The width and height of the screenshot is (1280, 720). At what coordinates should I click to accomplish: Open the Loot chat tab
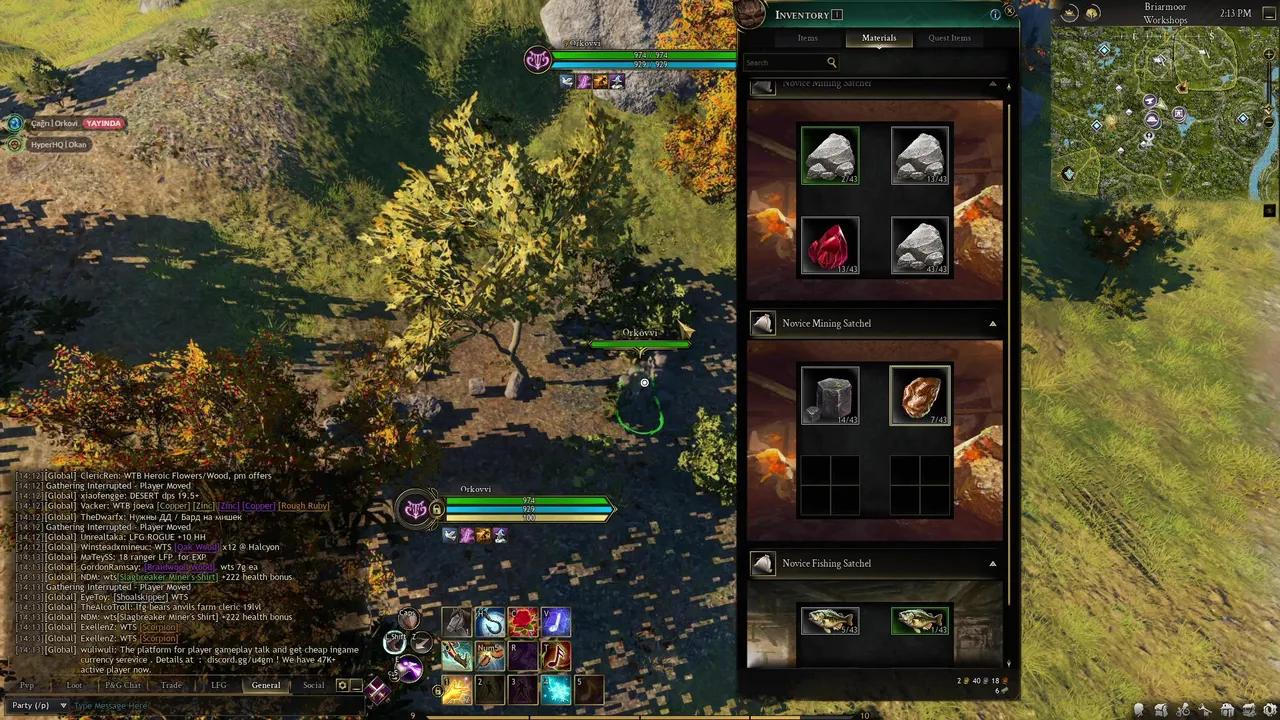coord(74,685)
